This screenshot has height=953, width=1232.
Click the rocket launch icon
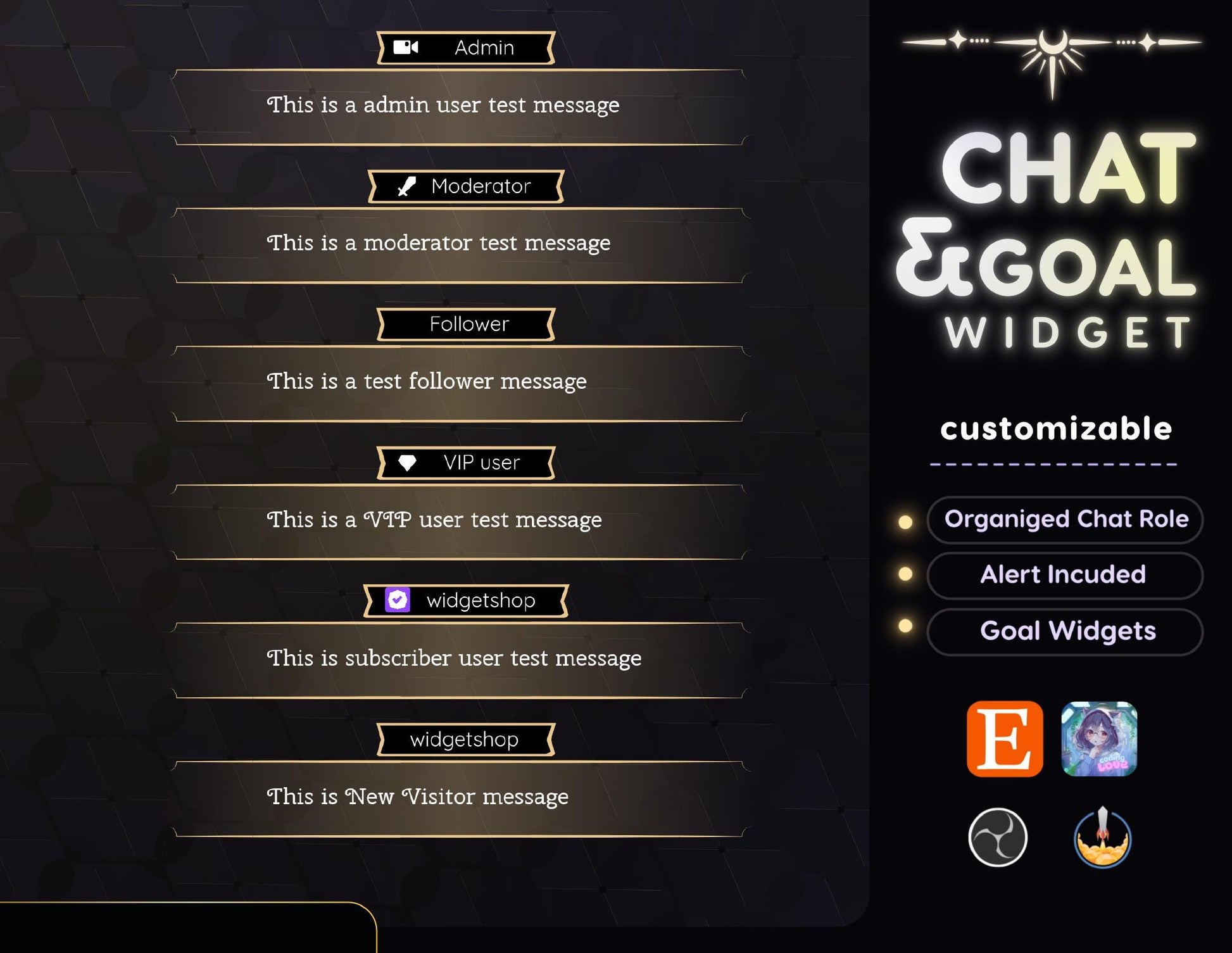pos(1102,837)
